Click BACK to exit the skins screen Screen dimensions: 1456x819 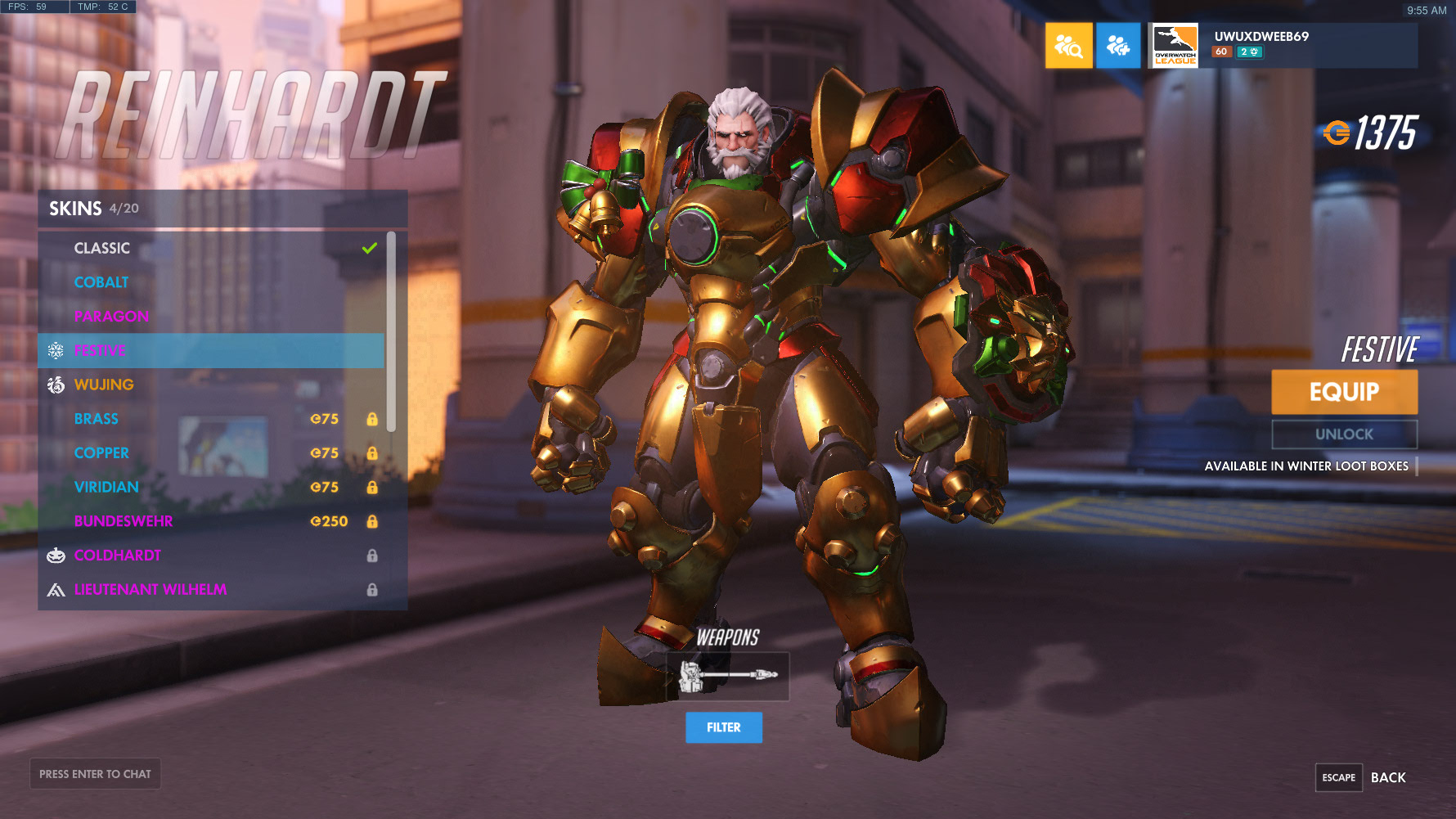click(x=1388, y=777)
